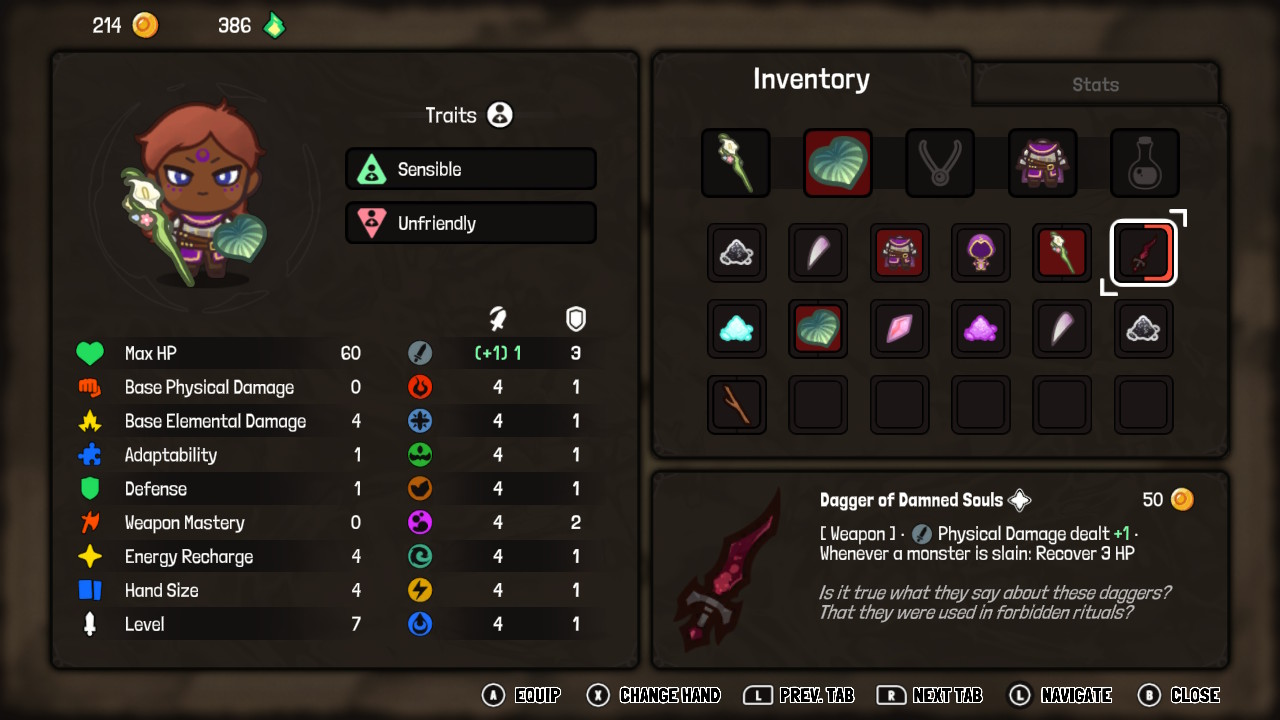Click the pink crystal shard item
The height and width of the screenshot is (720, 1280).
[x=899, y=329]
